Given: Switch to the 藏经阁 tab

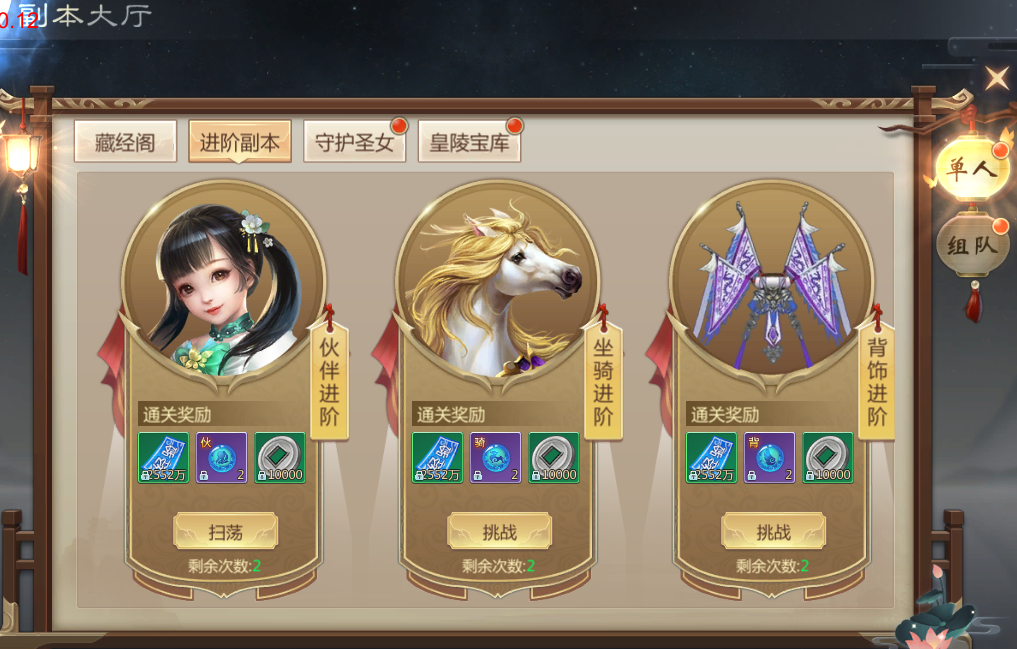Looking at the screenshot, I should click(x=125, y=142).
